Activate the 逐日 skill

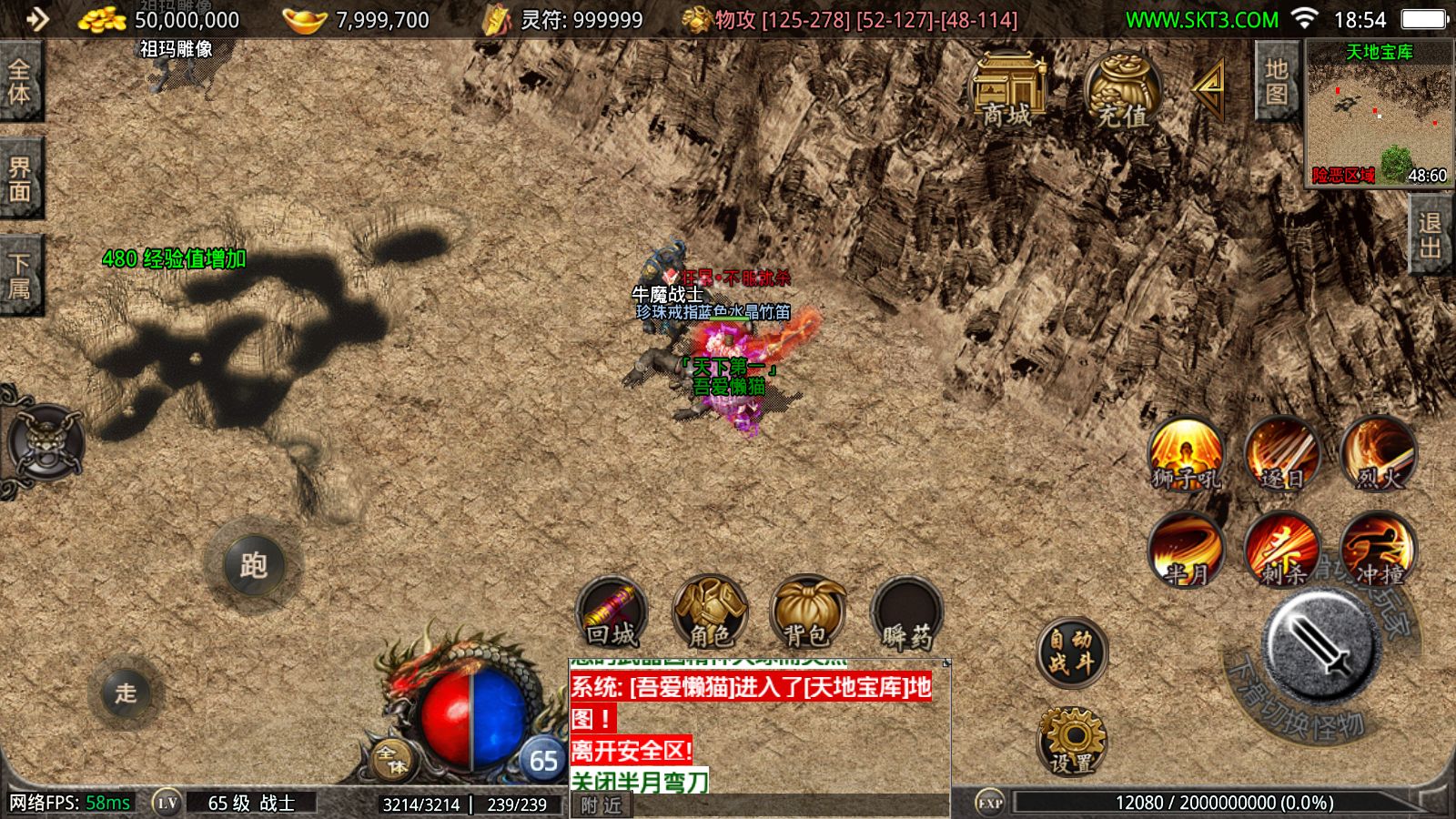tap(1281, 452)
